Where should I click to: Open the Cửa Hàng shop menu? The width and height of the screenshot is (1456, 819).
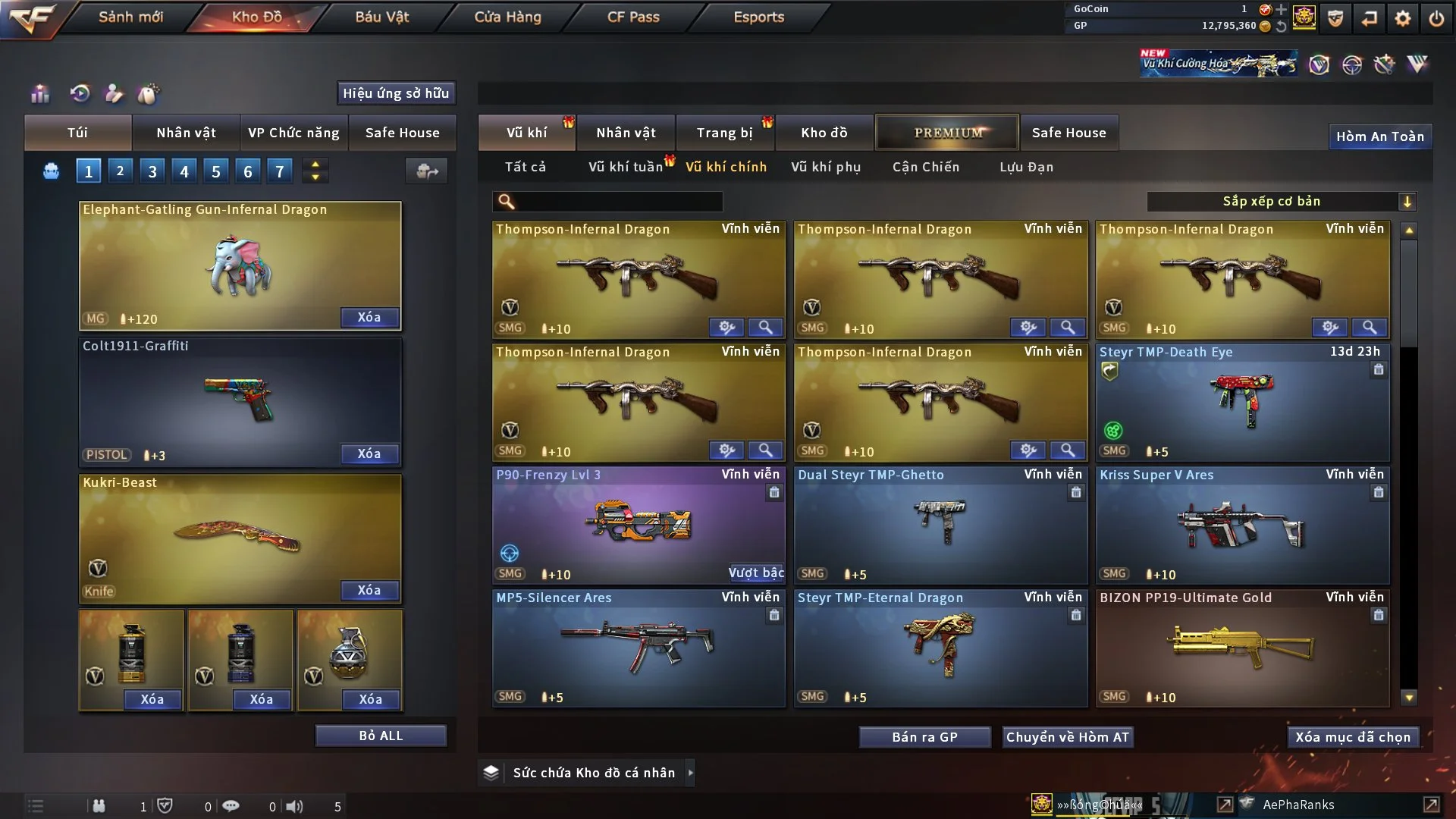pyautogui.click(x=507, y=17)
